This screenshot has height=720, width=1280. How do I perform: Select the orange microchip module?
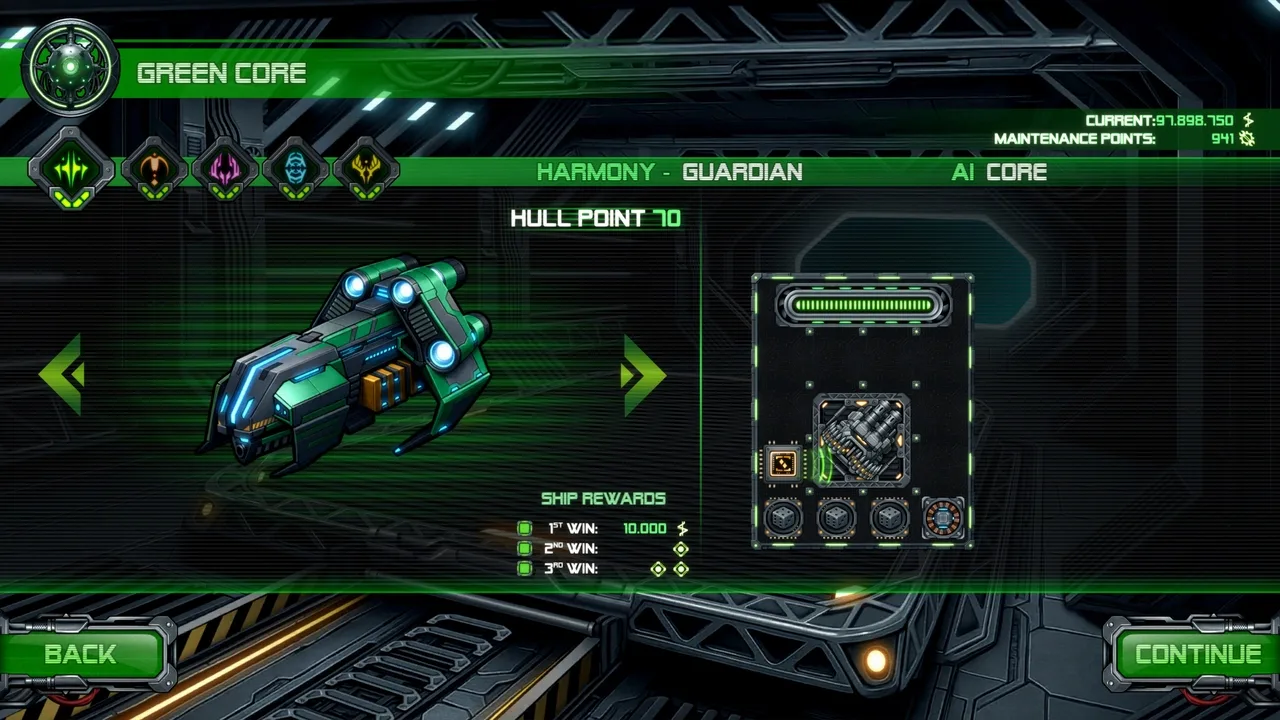pyautogui.click(x=783, y=463)
